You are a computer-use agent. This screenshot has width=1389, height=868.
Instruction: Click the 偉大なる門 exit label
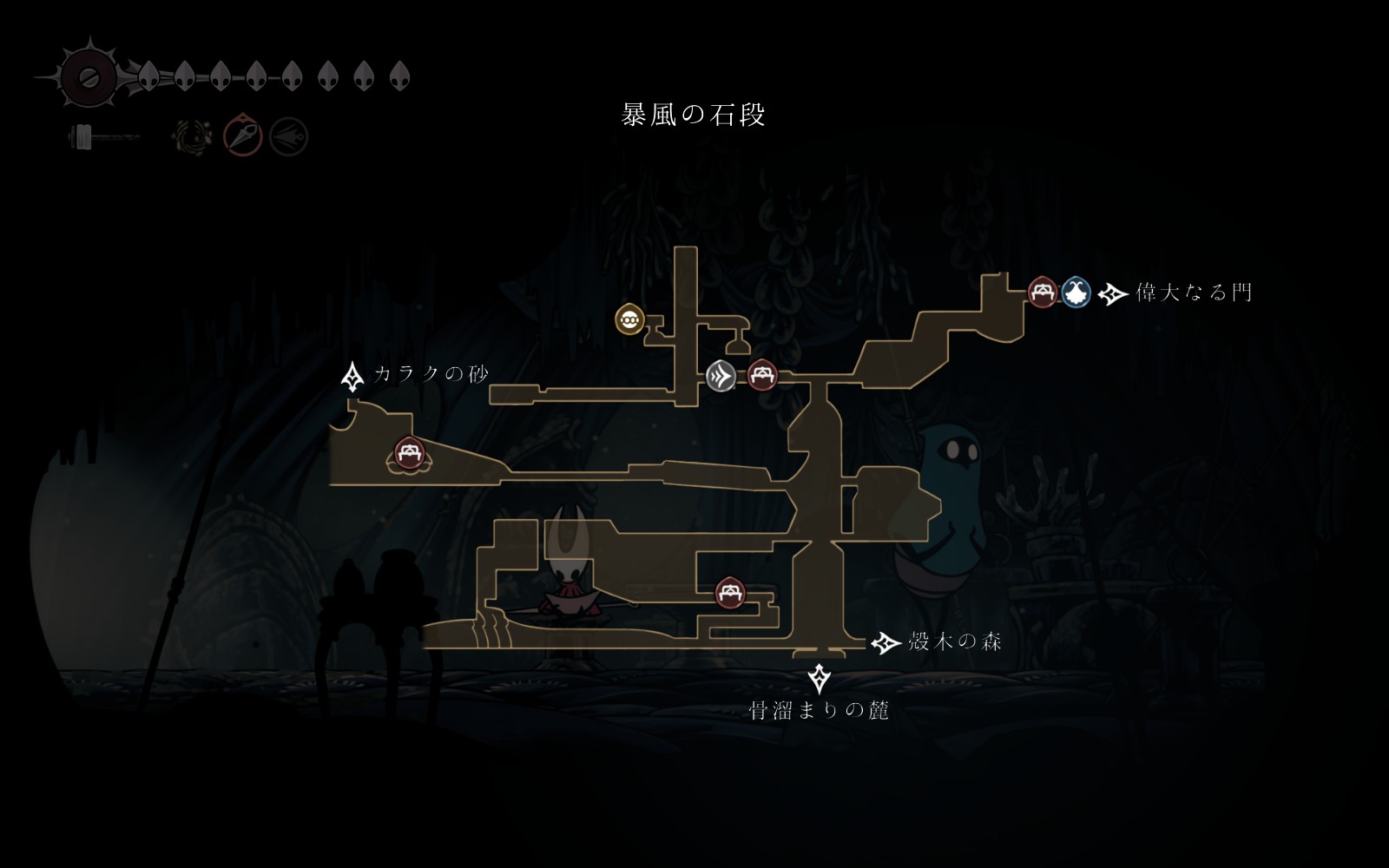tap(1194, 293)
